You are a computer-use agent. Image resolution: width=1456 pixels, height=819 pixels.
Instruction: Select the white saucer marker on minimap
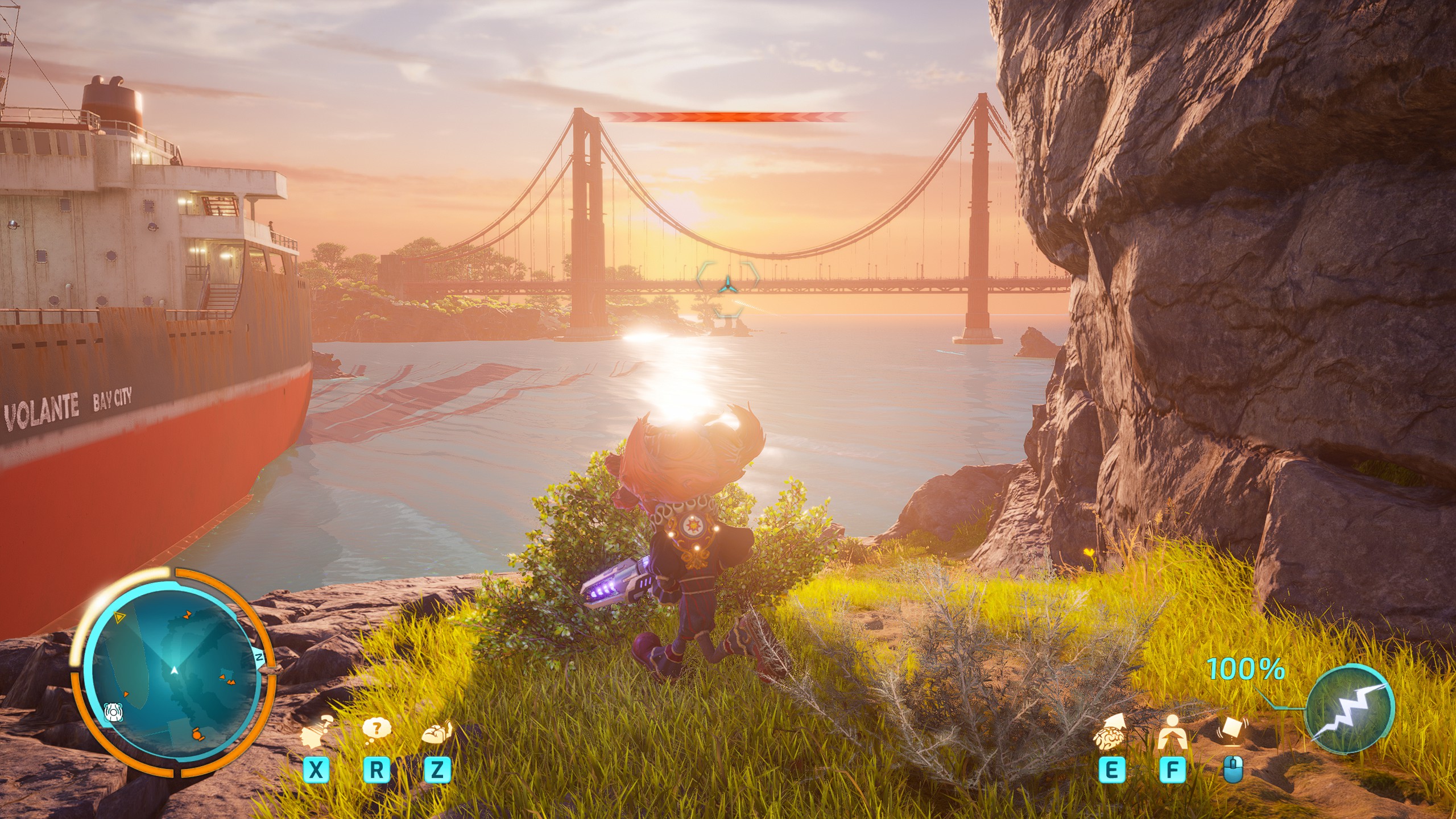tap(113, 712)
